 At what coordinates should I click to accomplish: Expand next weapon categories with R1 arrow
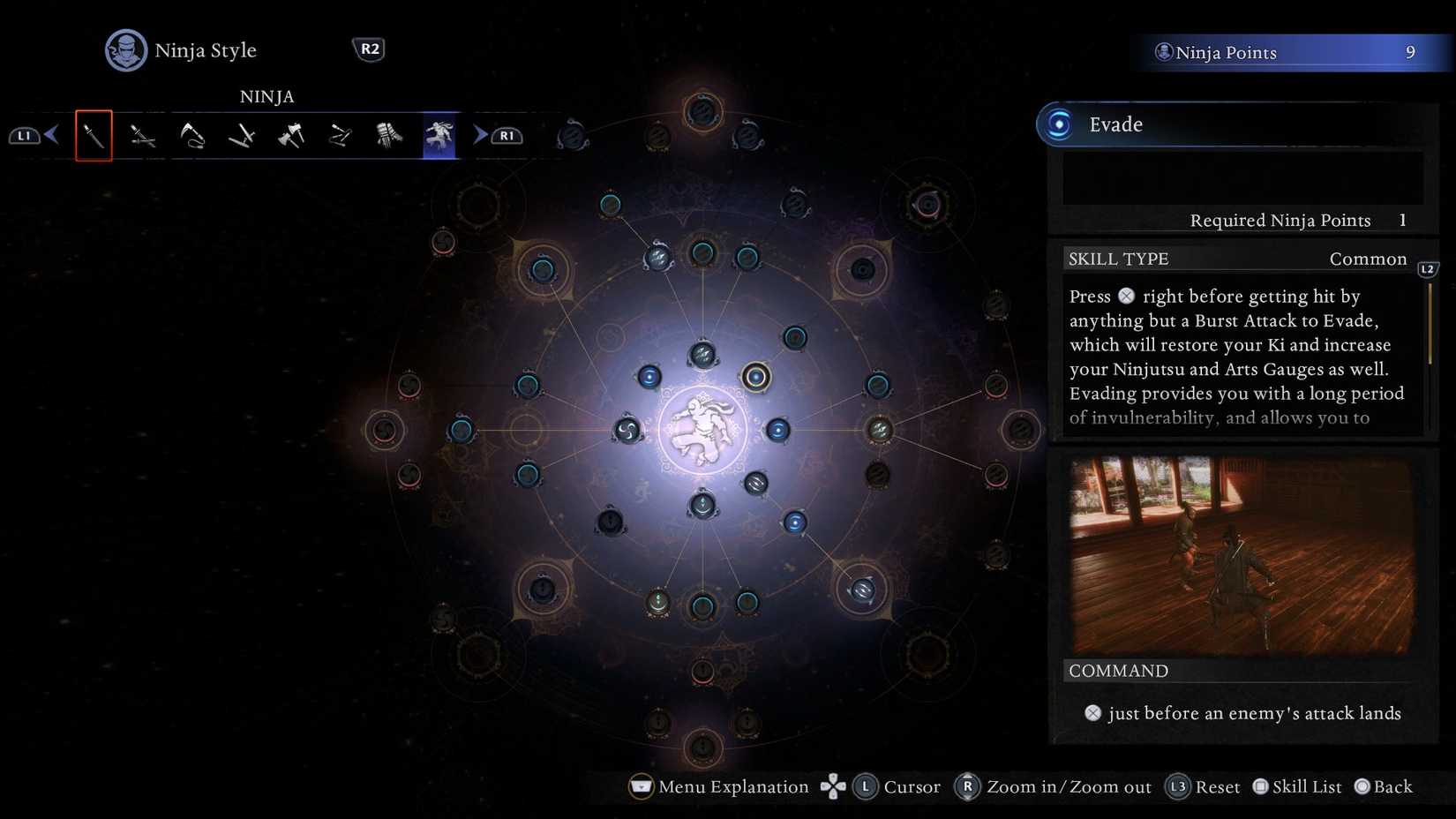click(507, 135)
